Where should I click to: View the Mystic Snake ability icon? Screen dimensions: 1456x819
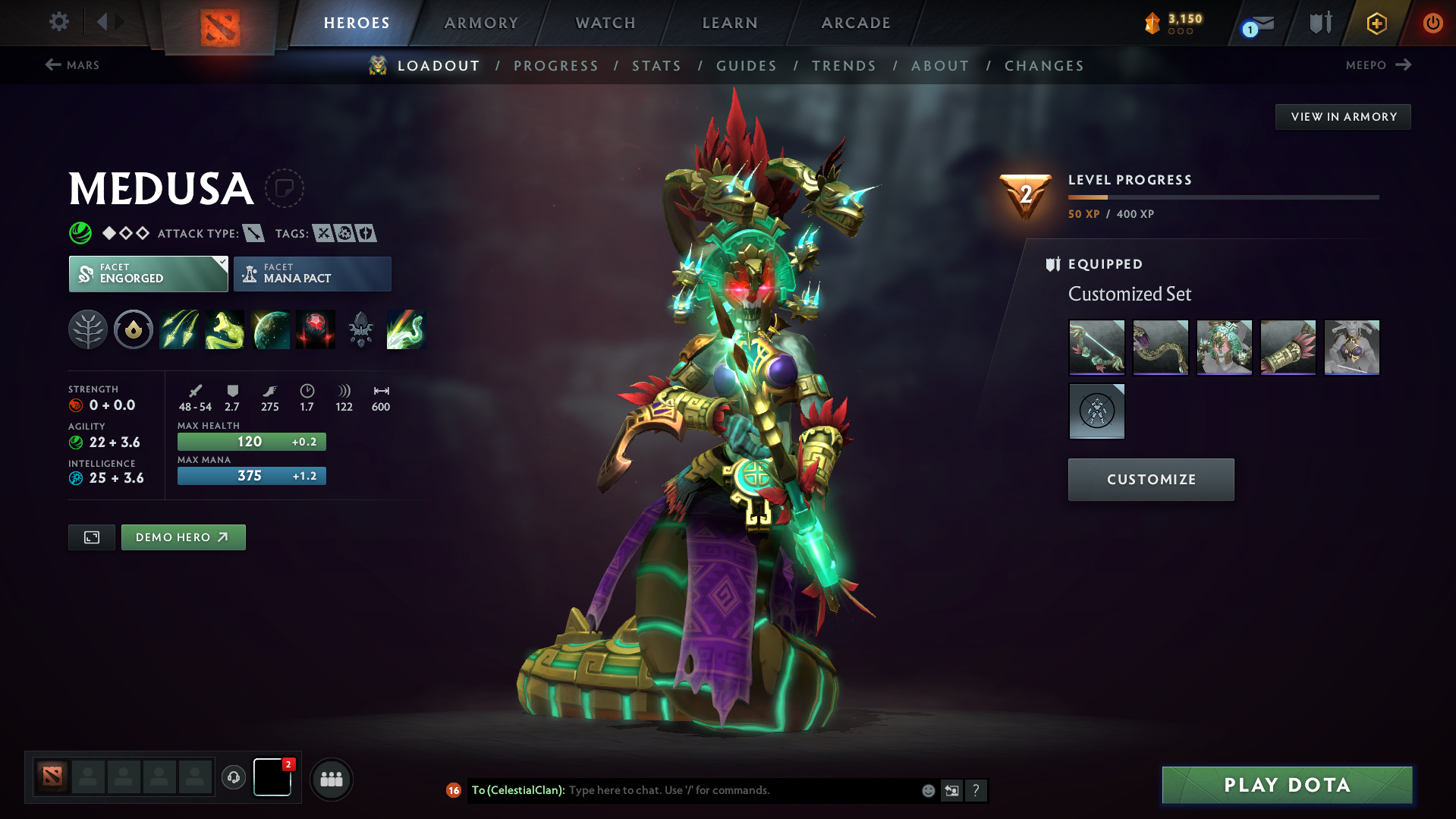pyautogui.click(x=225, y=329)
